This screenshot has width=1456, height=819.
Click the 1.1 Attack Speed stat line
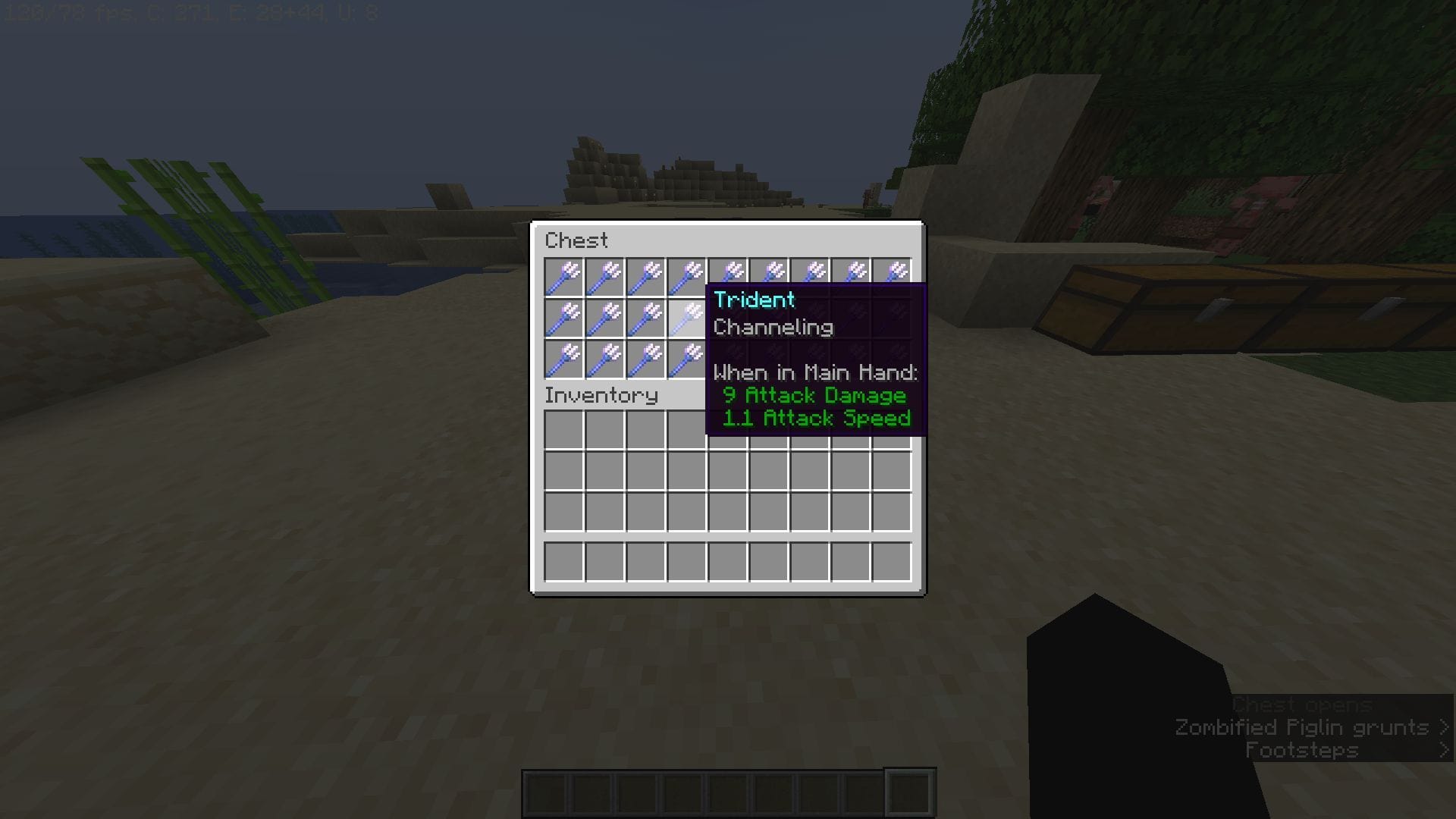click(815, 418)
